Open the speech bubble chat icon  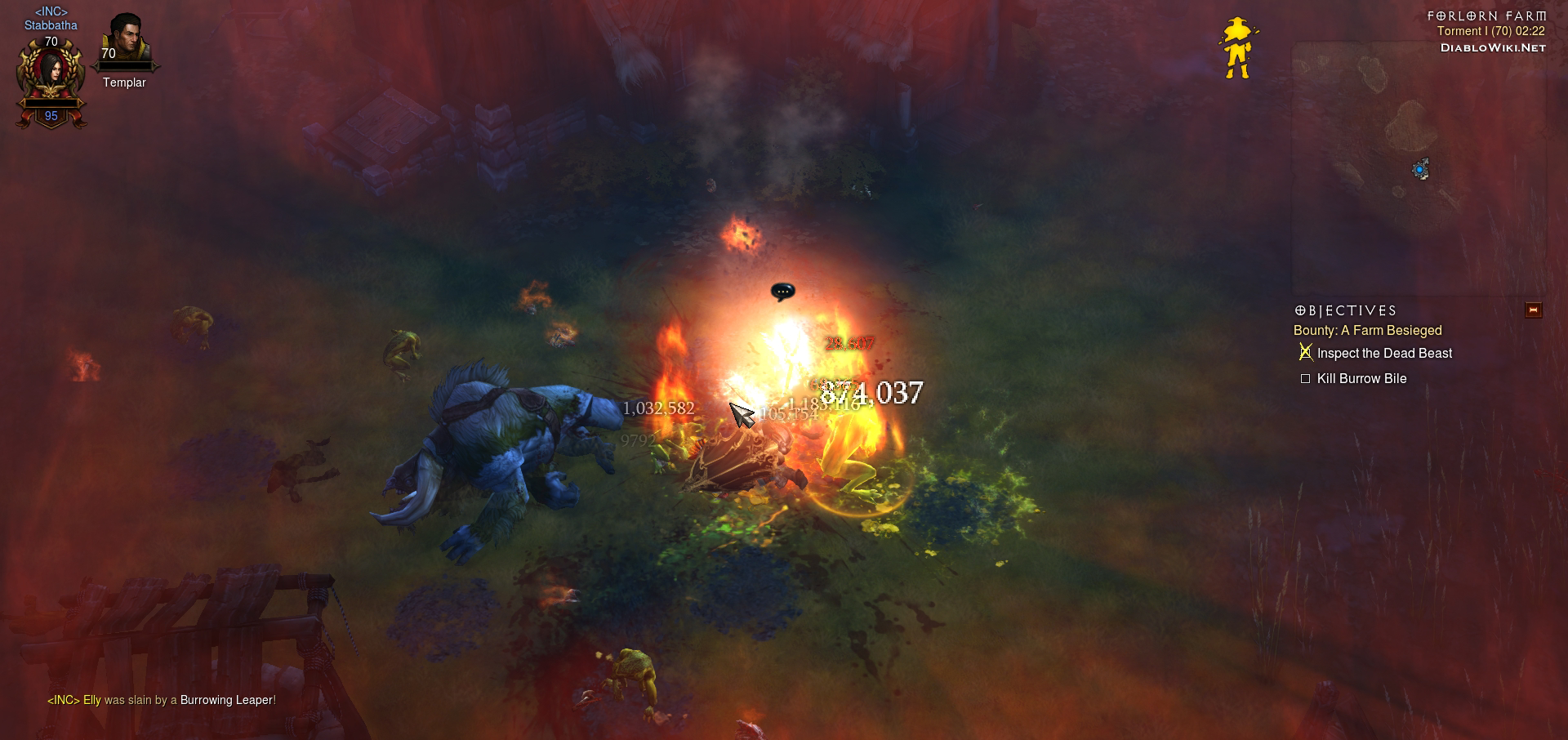(x=782, y=291)
